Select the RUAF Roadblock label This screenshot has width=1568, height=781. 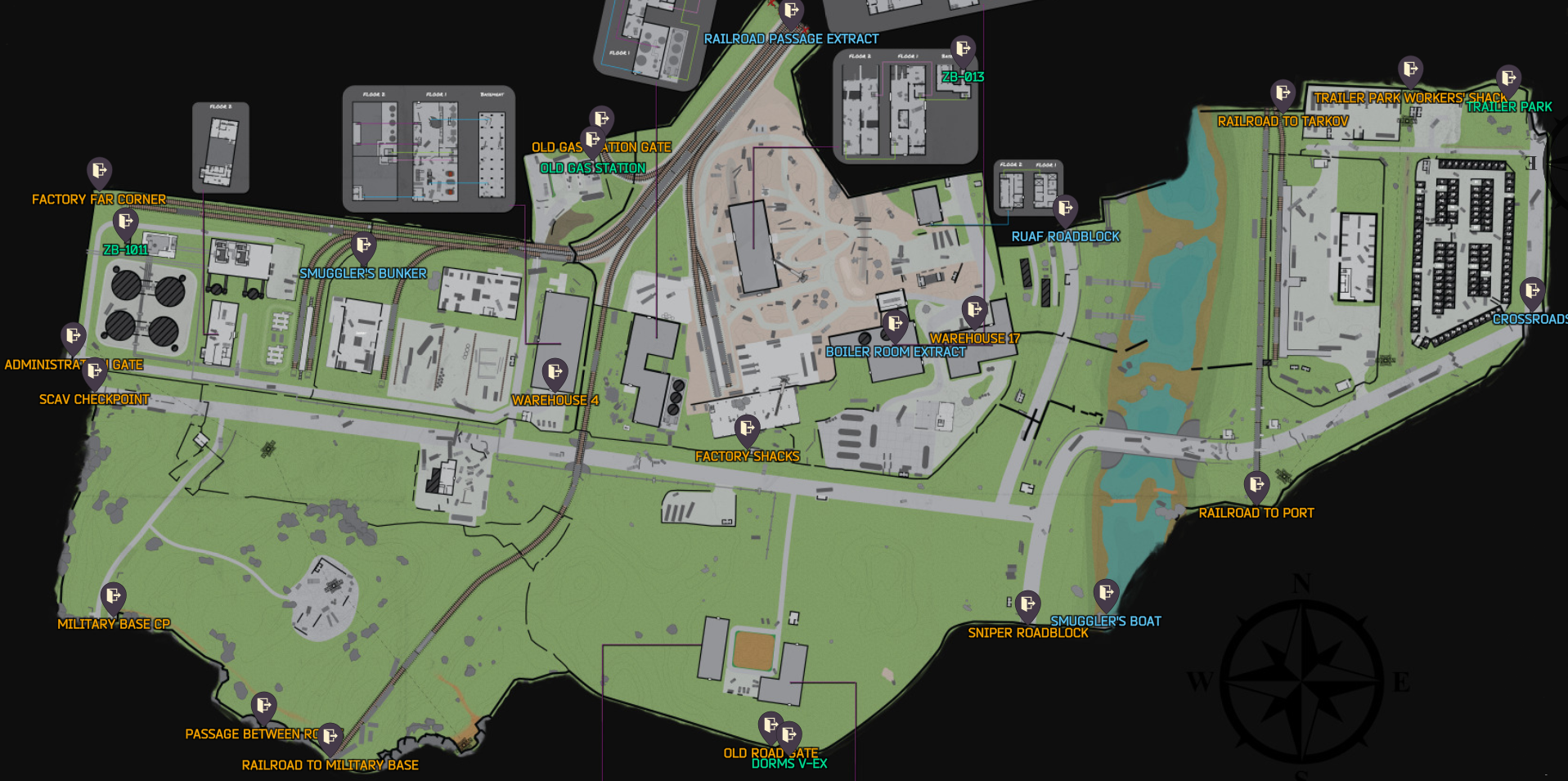click(x=1066, y=237)
